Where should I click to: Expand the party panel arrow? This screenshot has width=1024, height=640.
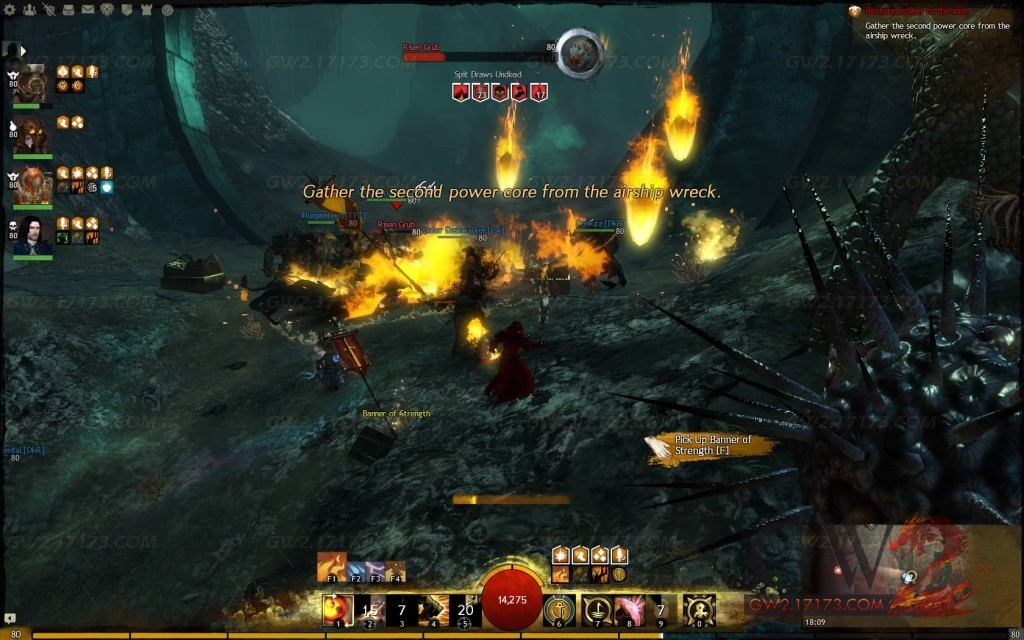23,48
